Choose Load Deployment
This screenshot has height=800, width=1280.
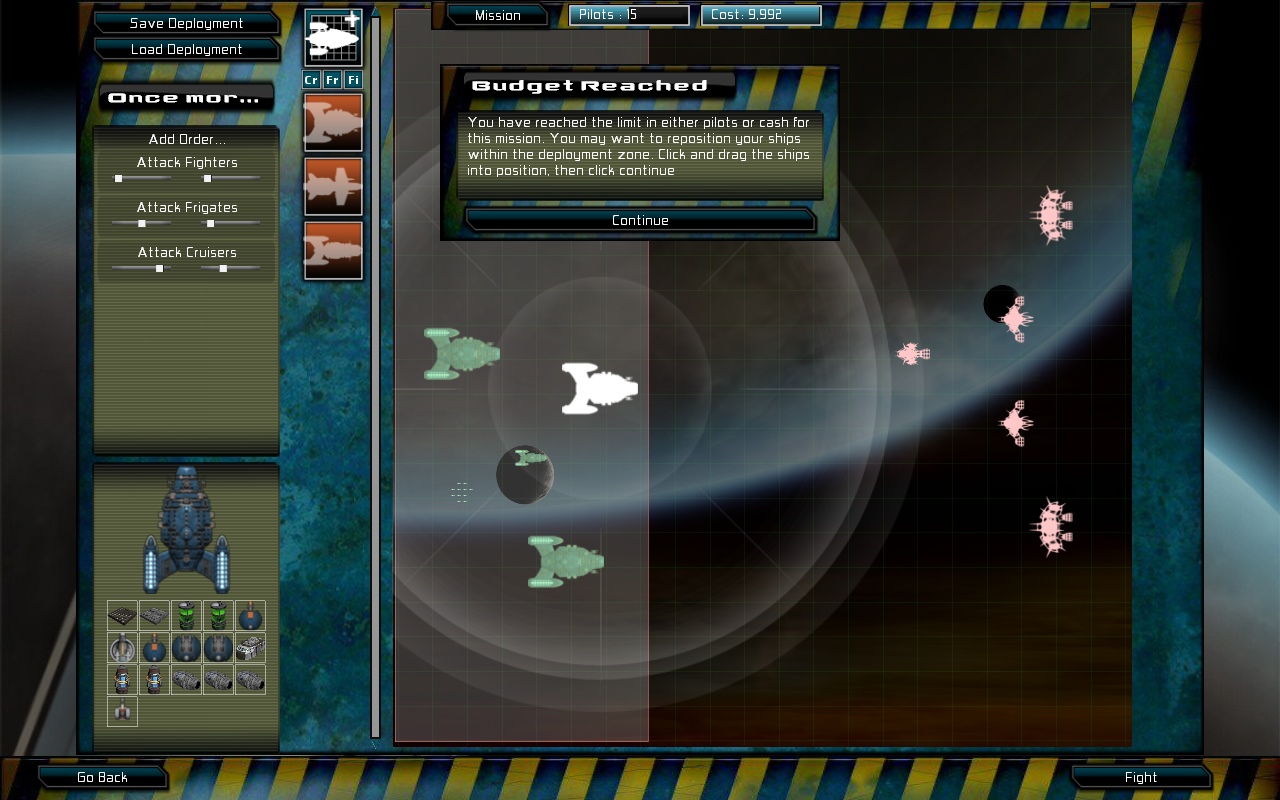(186, 49)
